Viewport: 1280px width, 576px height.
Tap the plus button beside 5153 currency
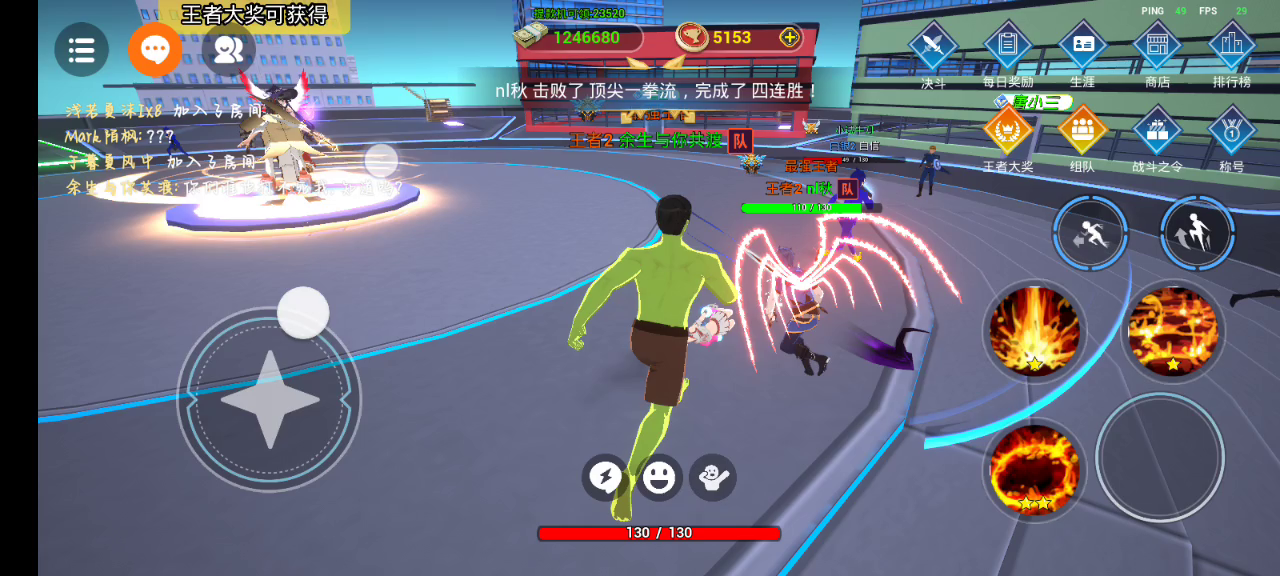(x=790, y=38)
